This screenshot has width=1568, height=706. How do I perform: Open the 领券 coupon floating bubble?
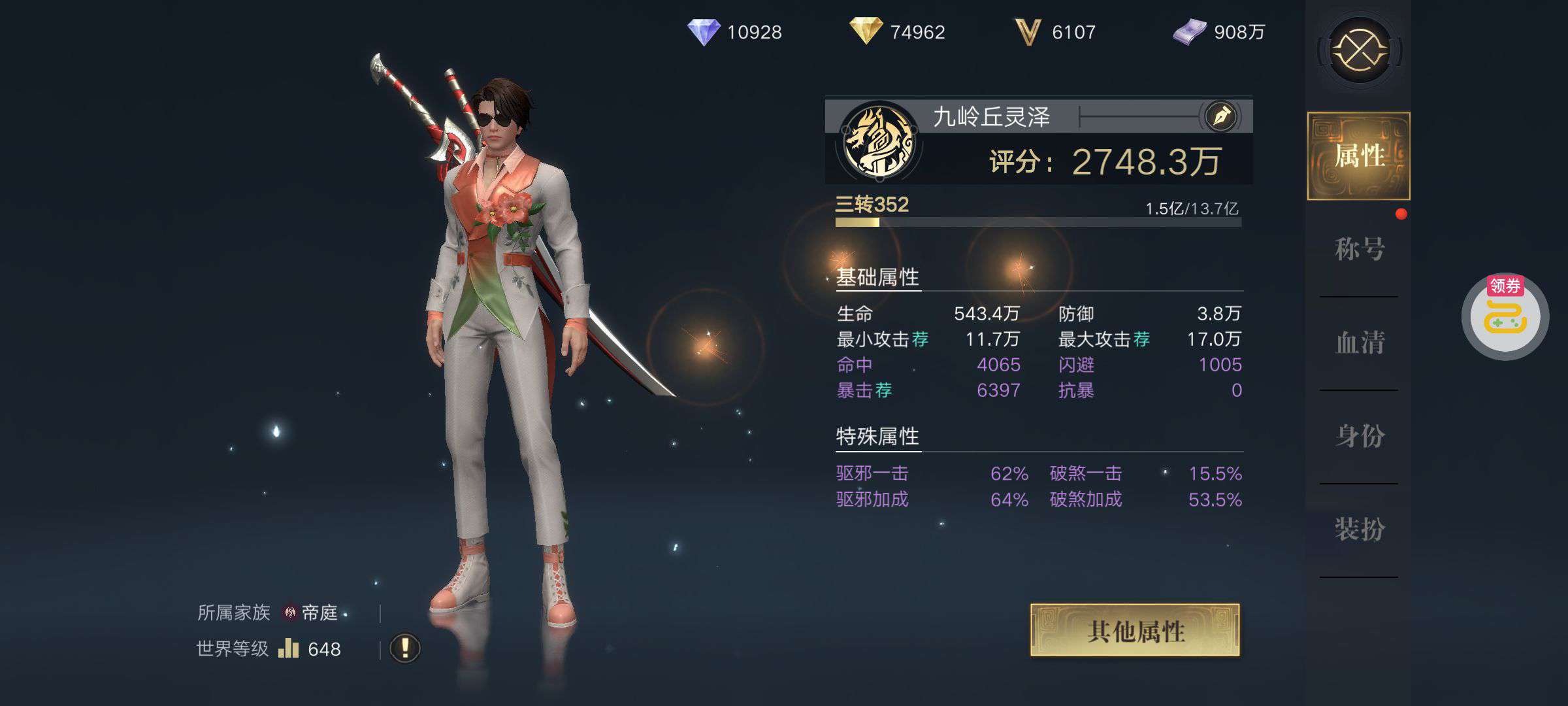pos(1505,317)
